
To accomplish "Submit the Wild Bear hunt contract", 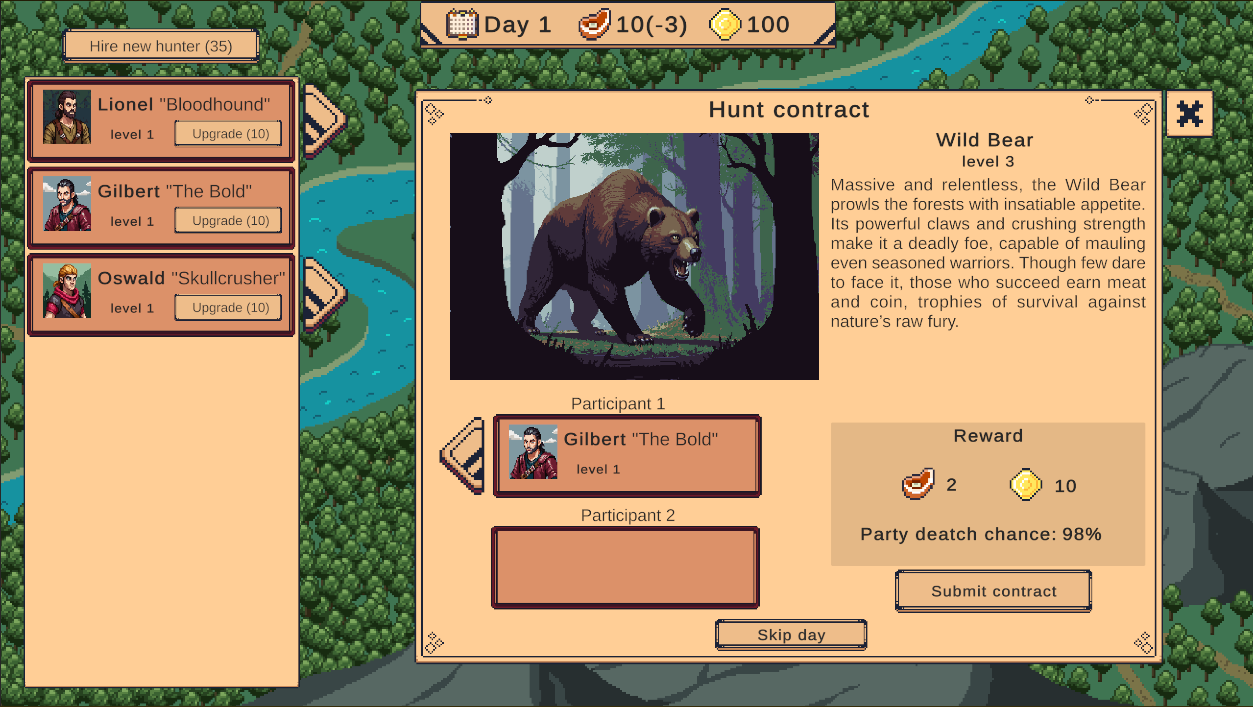I will (993, 591).
